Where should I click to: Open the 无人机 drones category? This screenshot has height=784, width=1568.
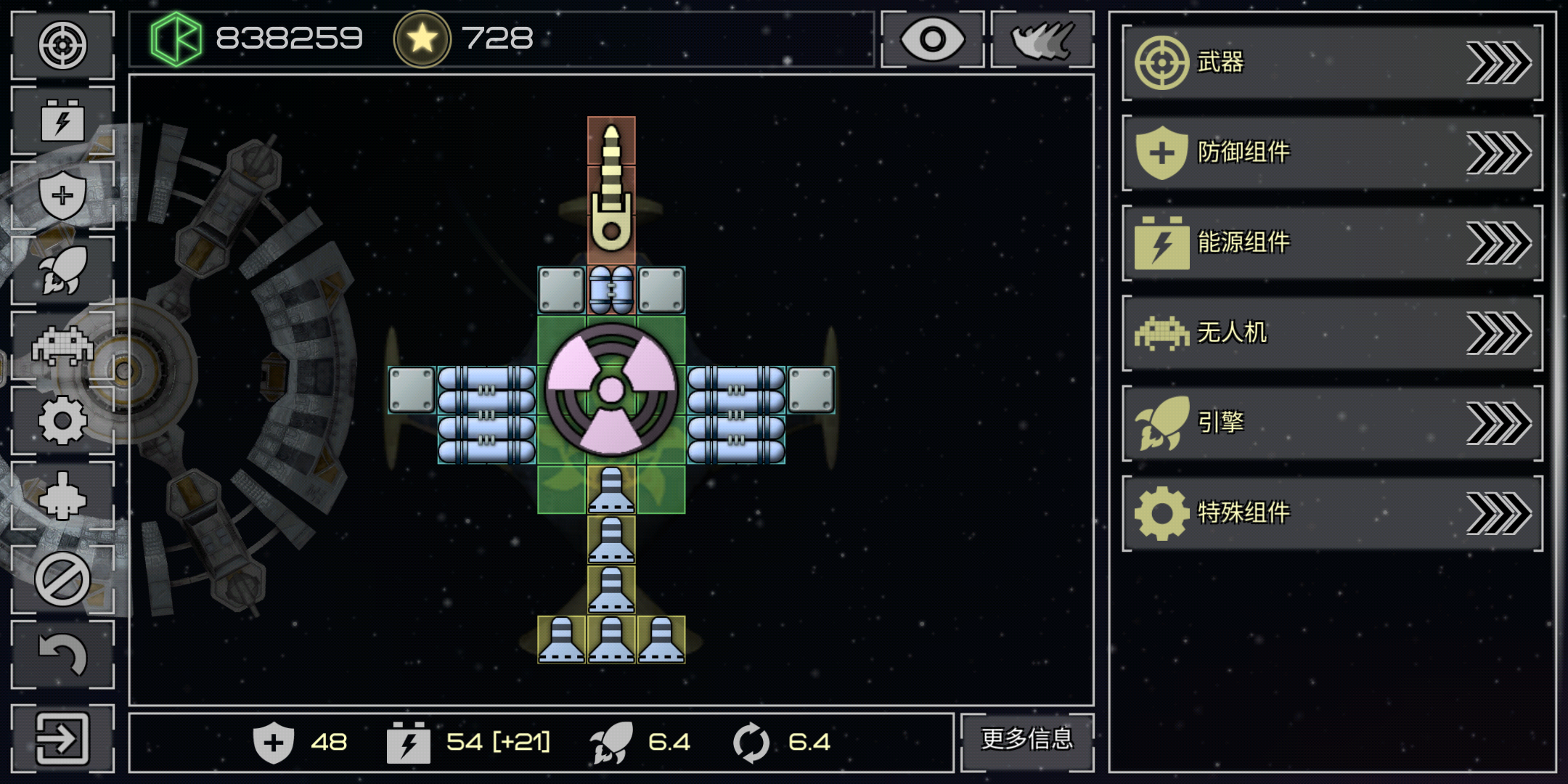[x=1332, y=332]
